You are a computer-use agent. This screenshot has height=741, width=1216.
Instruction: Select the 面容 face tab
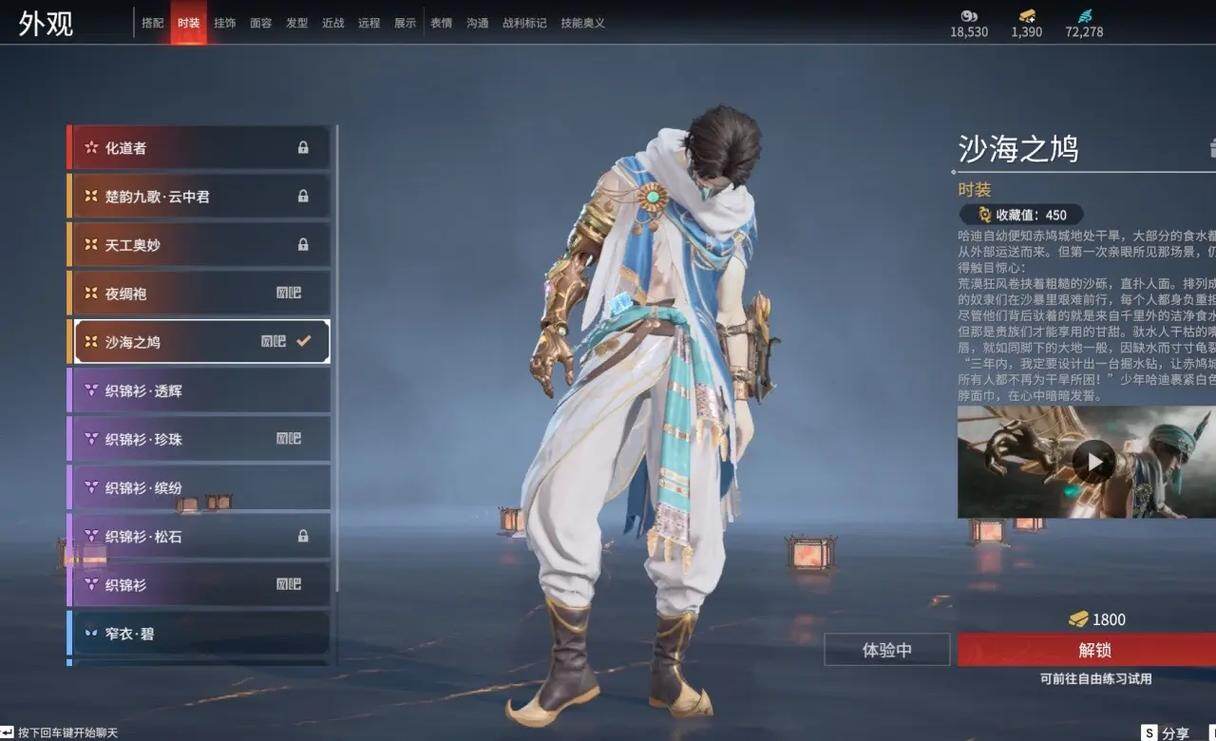(260, 23)
